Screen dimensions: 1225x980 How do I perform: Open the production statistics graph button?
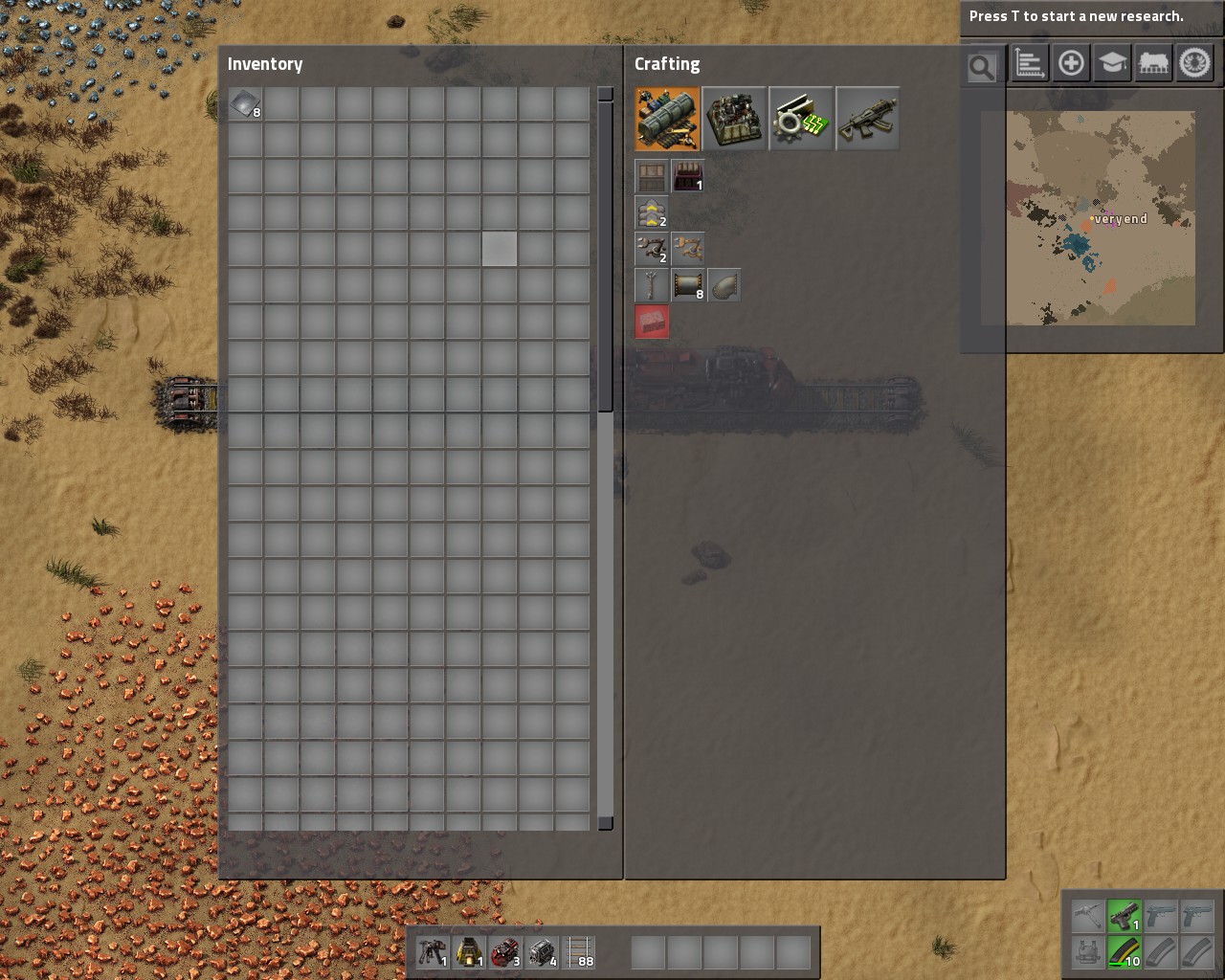[x=1030, y=64]
